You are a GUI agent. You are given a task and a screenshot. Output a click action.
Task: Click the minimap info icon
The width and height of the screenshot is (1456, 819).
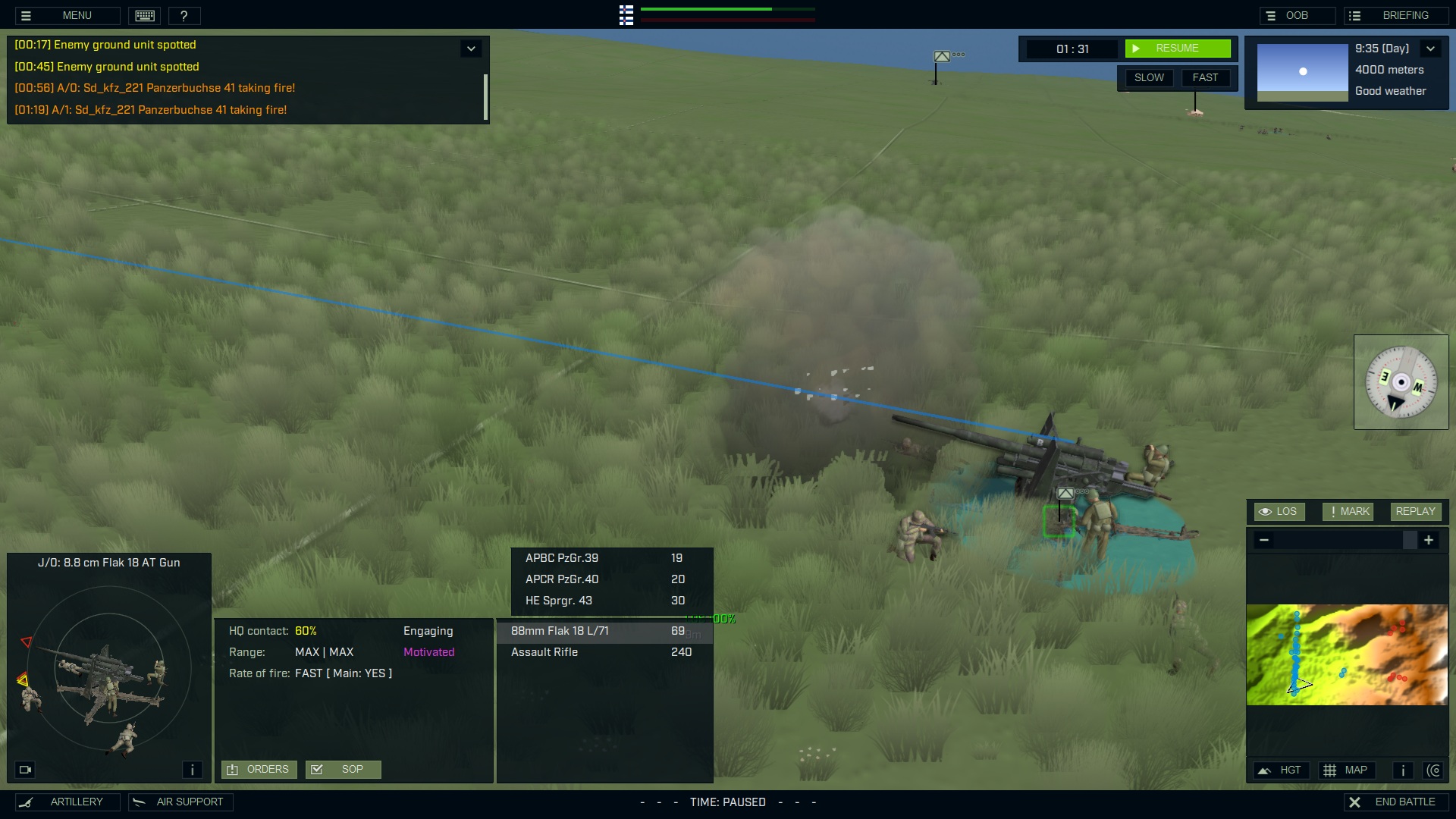[x=1402, y=770]
